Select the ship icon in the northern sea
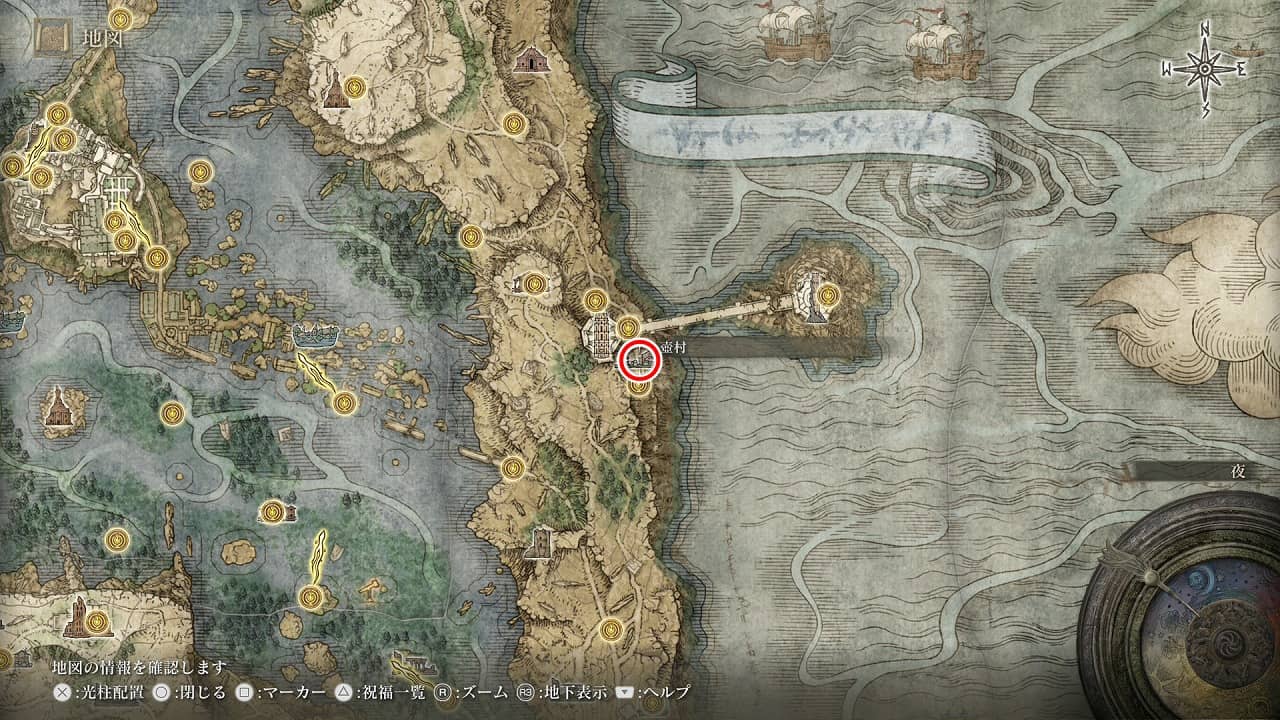This screenshot has width=1280, height=720. point(793,32)
